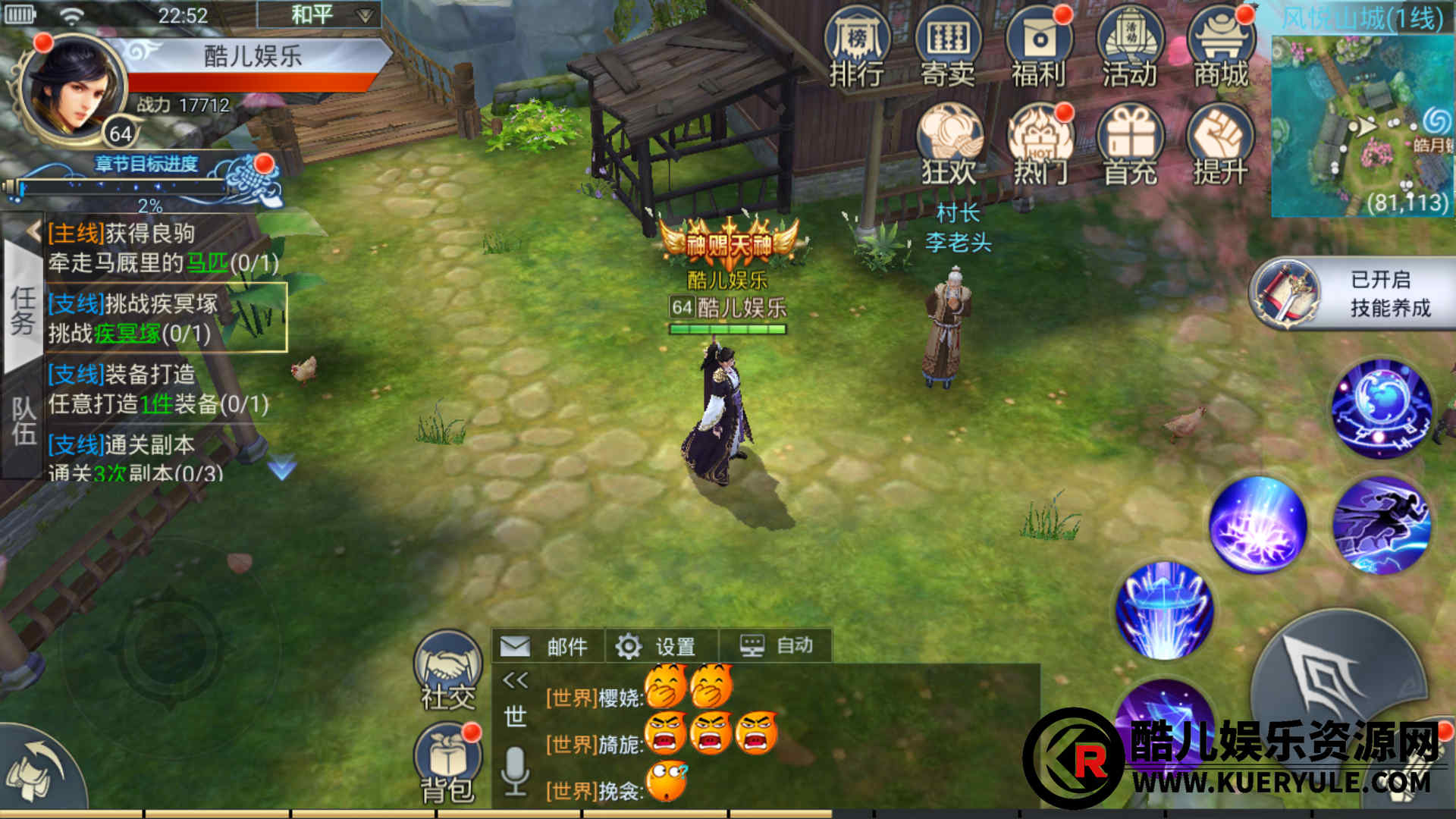Image resolution: width=1456 pixels, height=819 pixels.
Task: Switch to the 队伍 team tab
Action: pos(23,421)
